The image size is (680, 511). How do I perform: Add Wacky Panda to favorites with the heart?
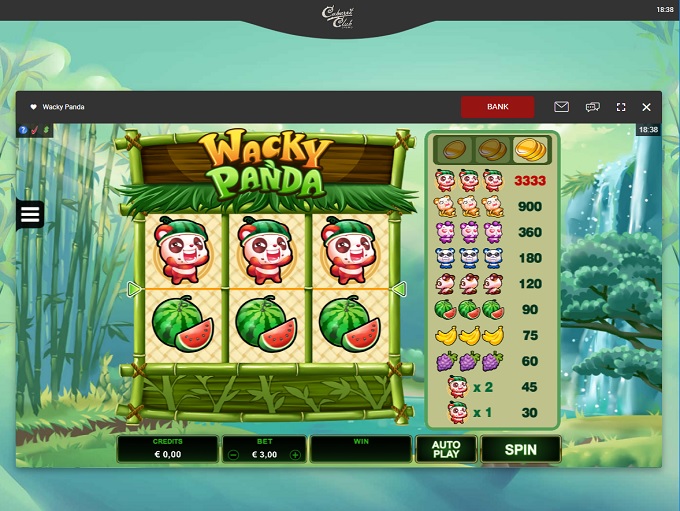pyautogui.click(x=33, y=107)
